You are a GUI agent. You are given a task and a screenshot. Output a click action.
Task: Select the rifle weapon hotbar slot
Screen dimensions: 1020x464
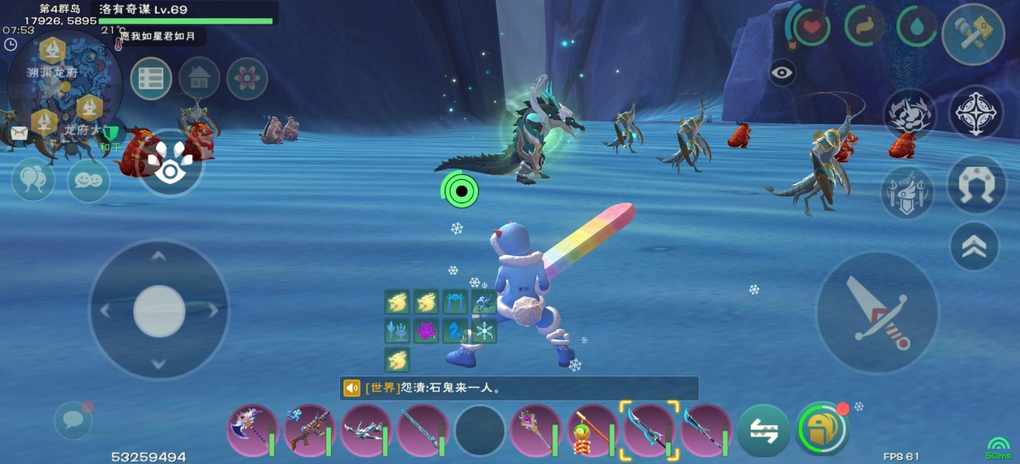point(308,430)
